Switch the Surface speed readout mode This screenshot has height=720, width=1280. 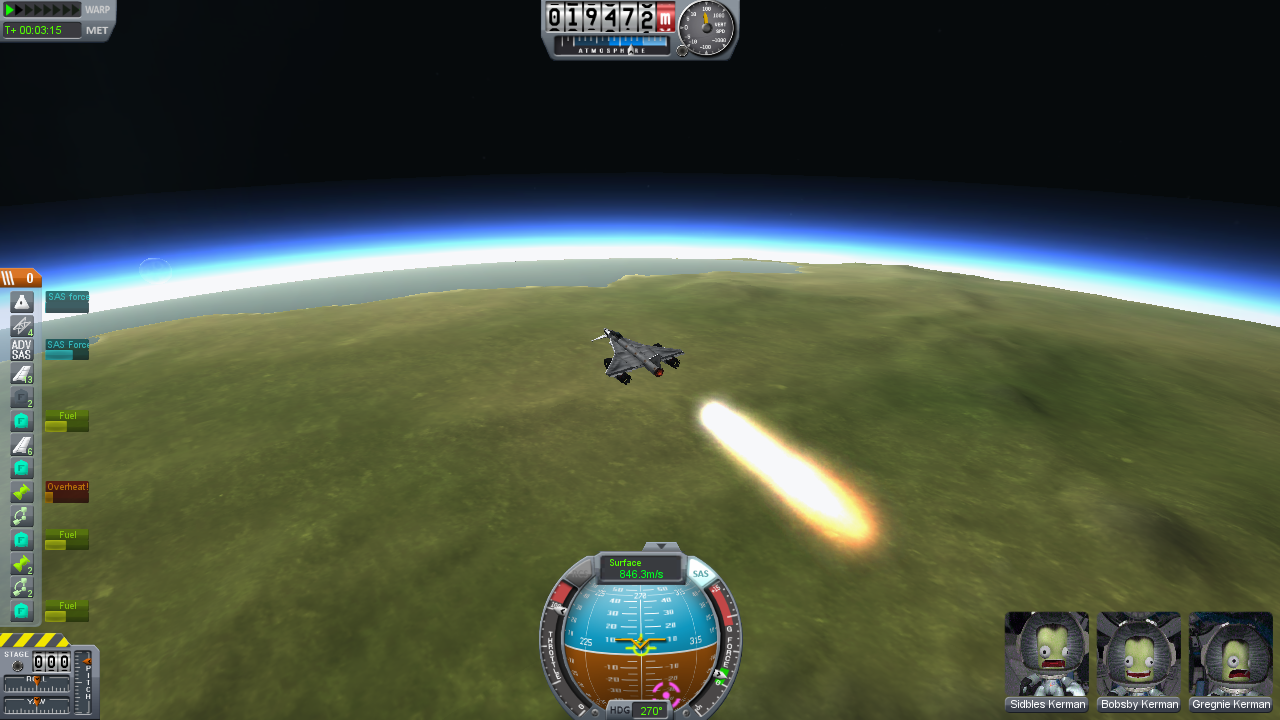(x=640, y=568)
